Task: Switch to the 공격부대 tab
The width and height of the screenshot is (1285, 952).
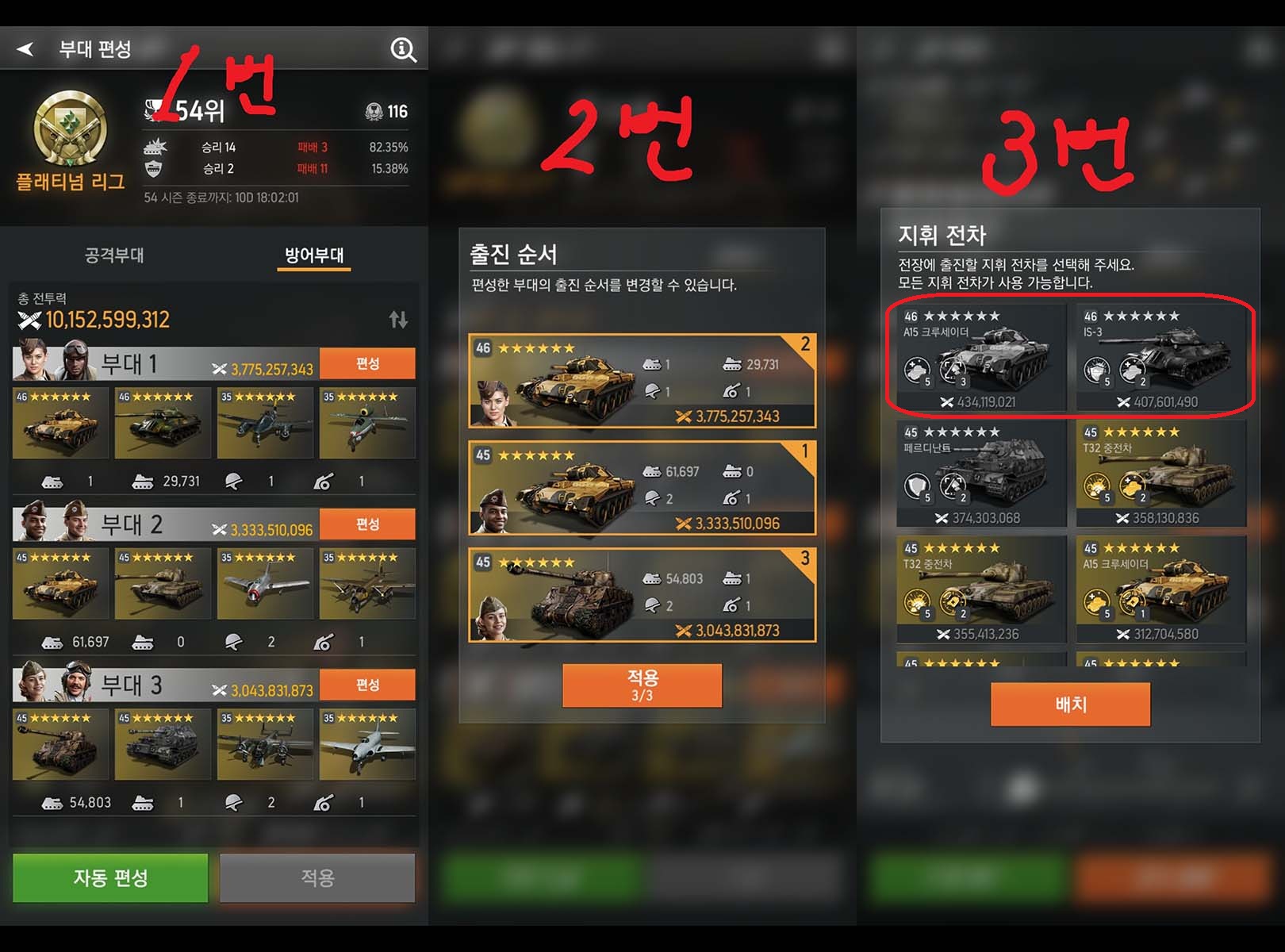Action: point(114,255)
